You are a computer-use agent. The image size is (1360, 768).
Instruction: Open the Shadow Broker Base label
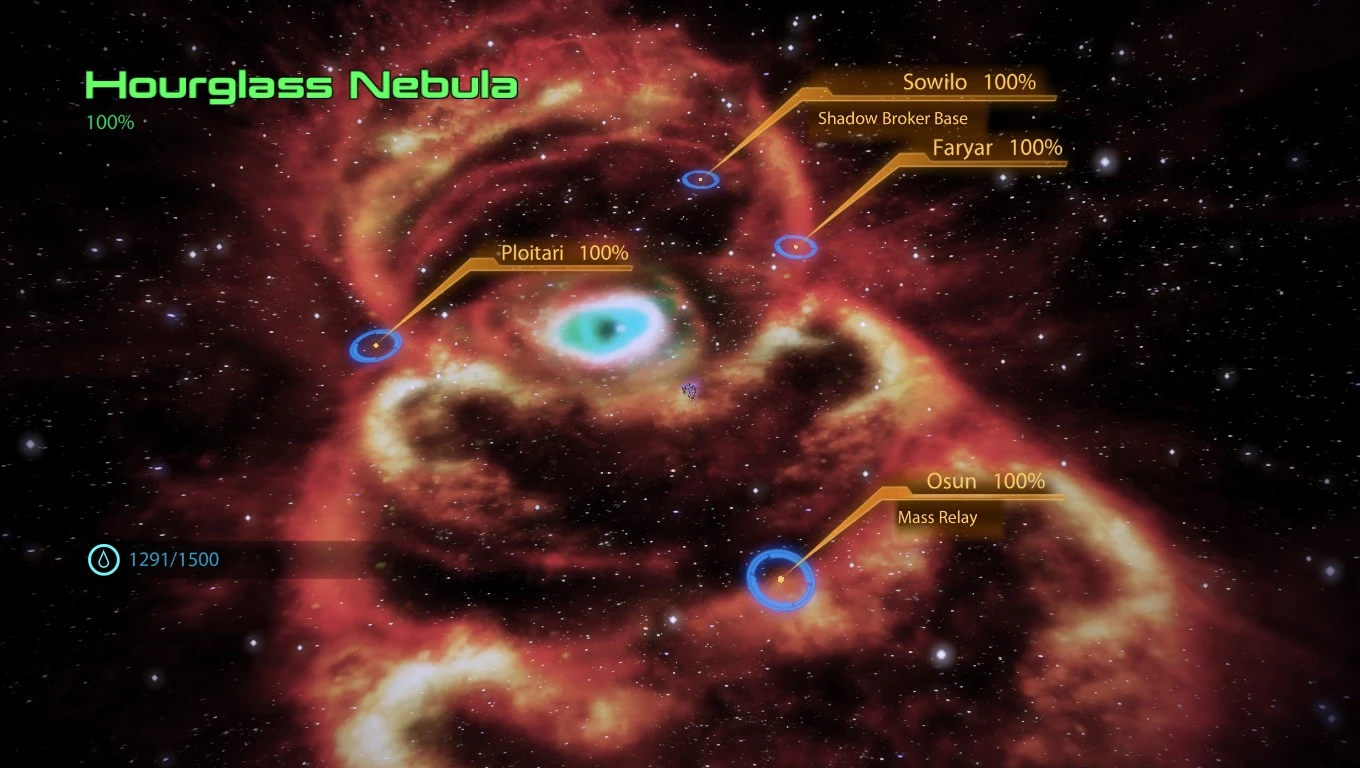tap(892, 118)
